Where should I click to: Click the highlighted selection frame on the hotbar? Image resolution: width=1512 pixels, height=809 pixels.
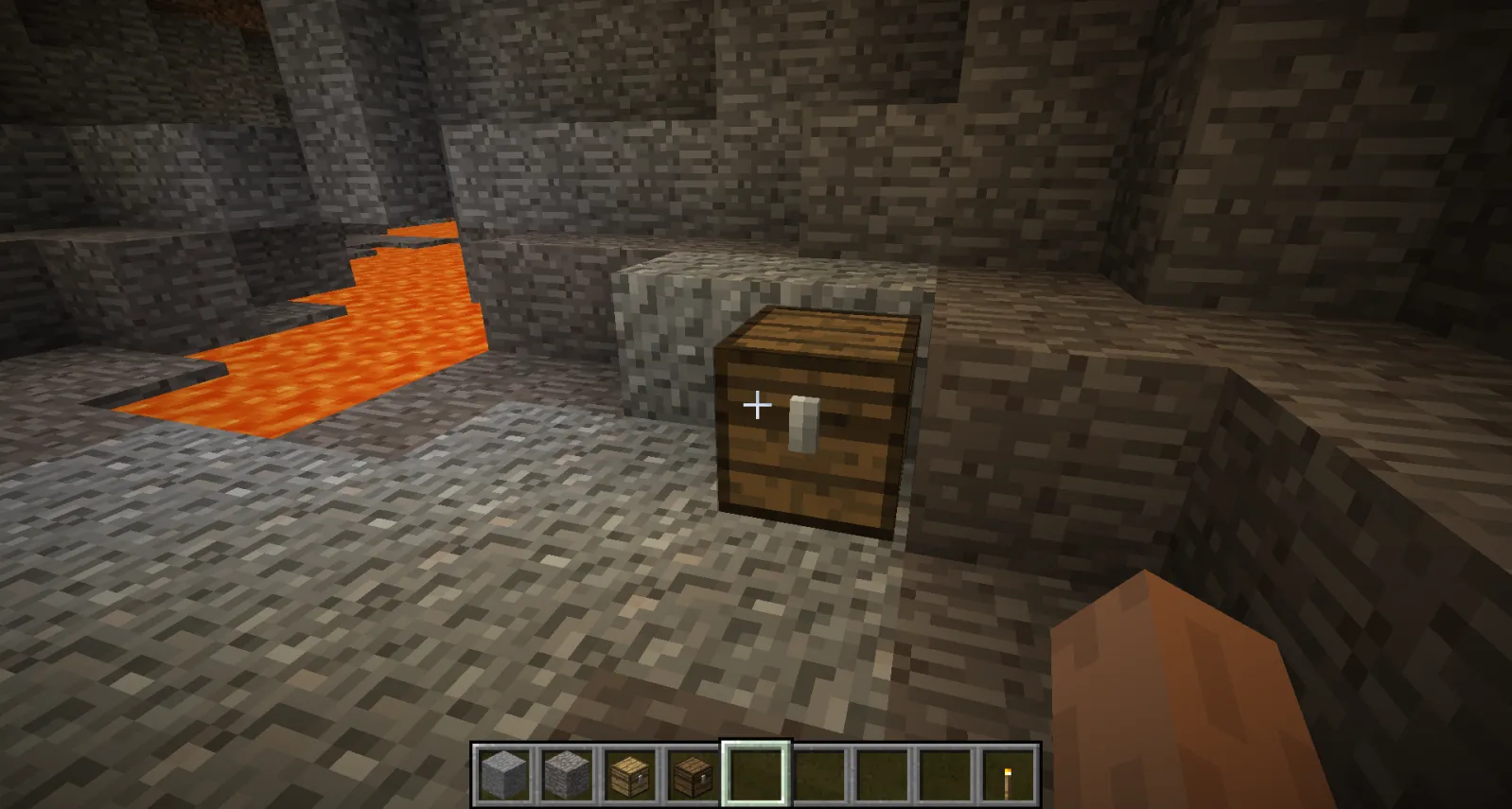(x=754, y=768)
